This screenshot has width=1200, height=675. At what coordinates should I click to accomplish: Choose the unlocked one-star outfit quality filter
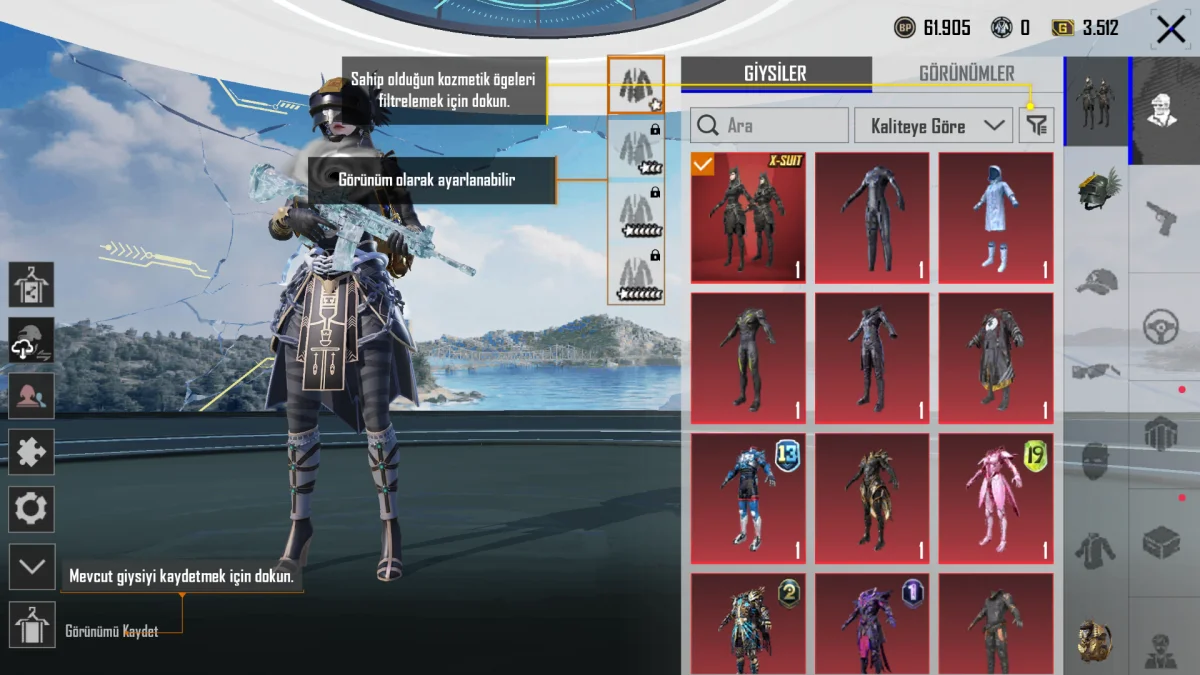(635, 86)
